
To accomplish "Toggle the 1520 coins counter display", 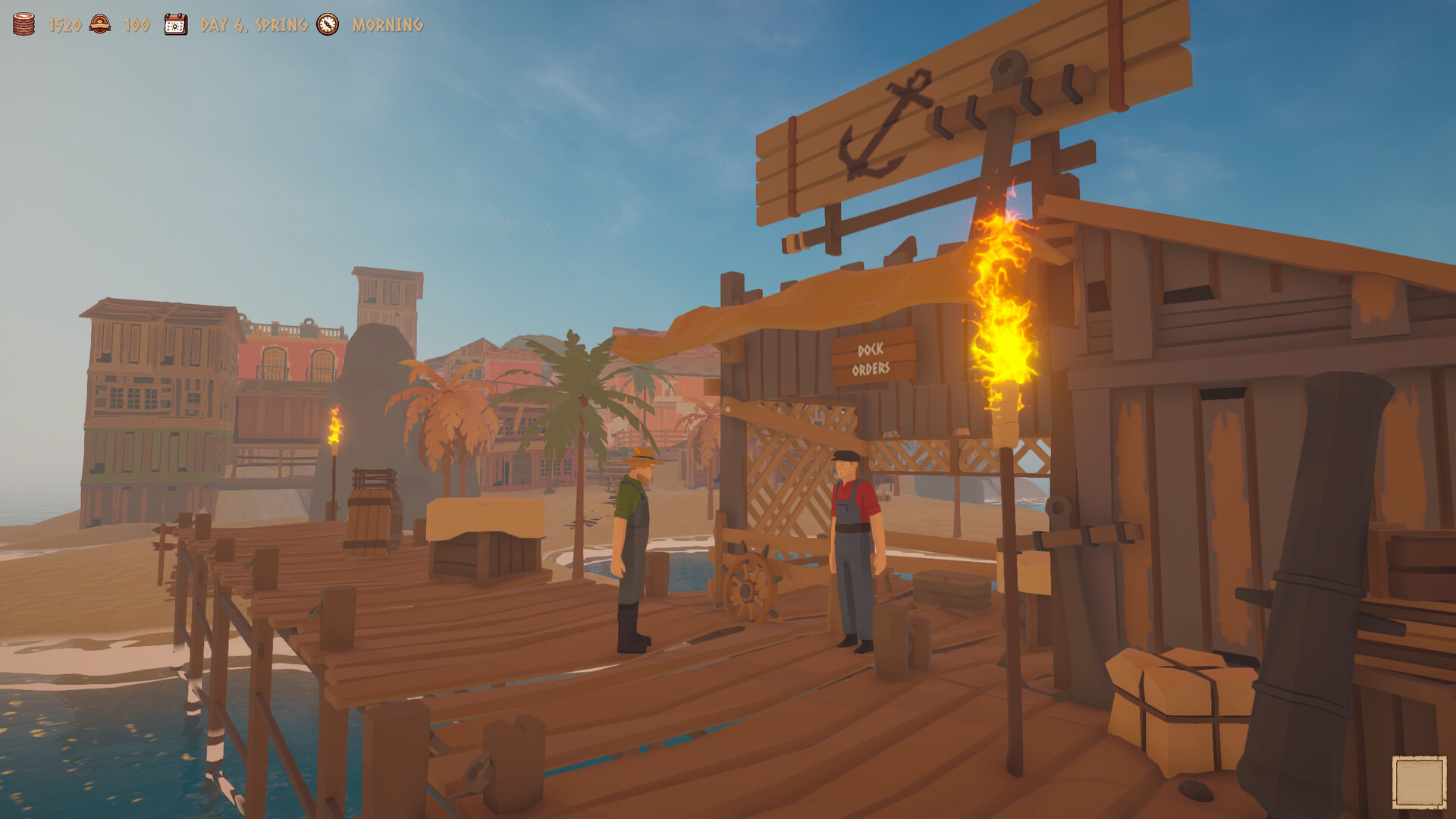I will (64, 24).
